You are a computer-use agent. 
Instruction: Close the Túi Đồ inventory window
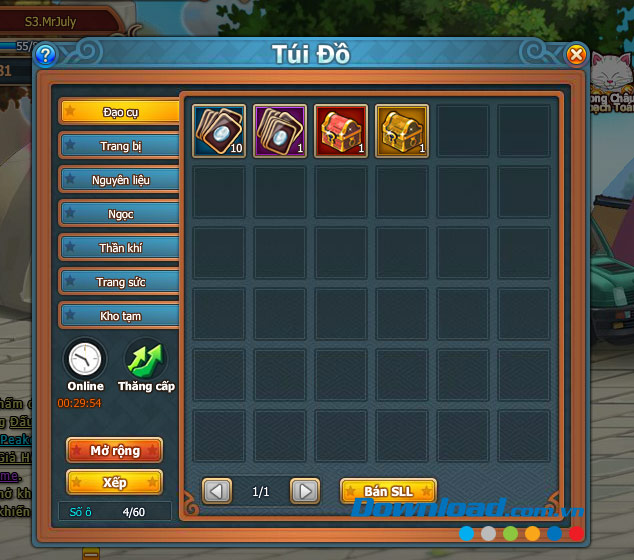click(x=576, y=55)
